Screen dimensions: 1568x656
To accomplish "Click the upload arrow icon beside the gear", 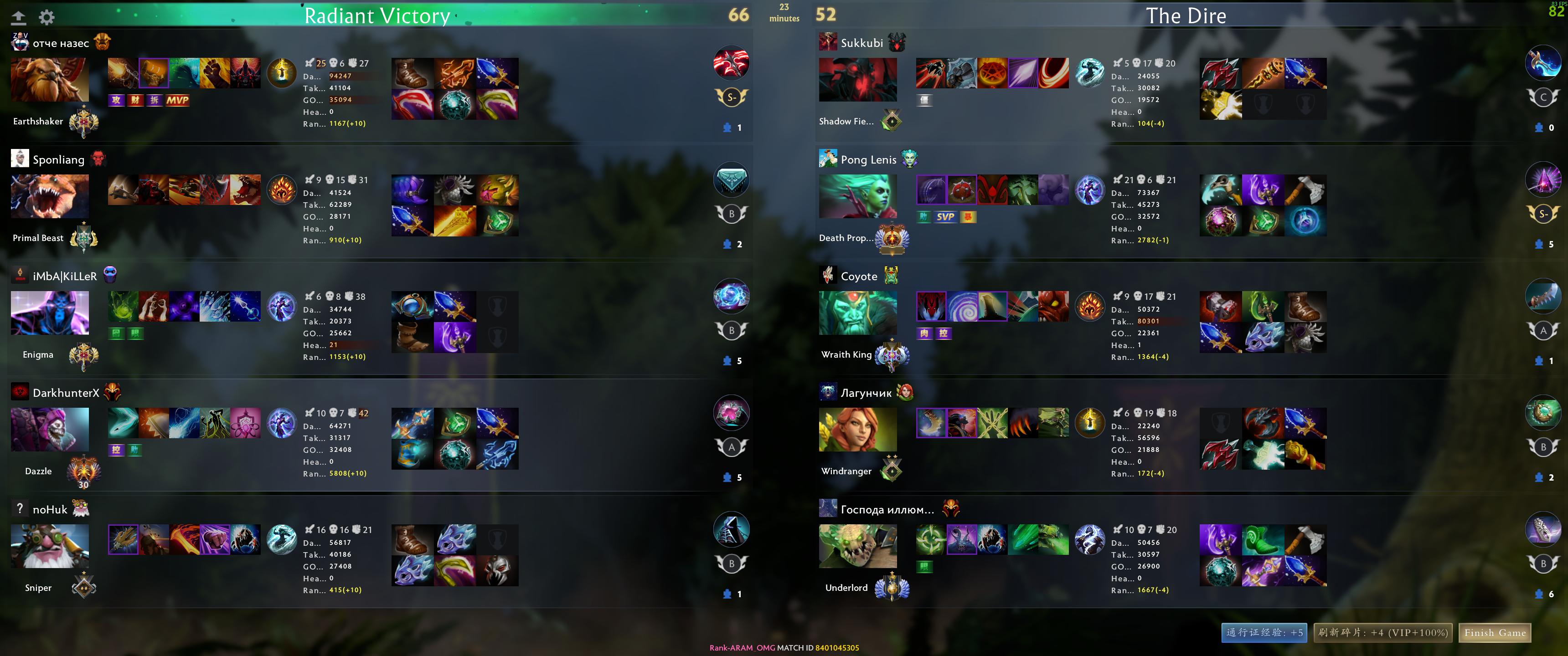I will 19,17.
